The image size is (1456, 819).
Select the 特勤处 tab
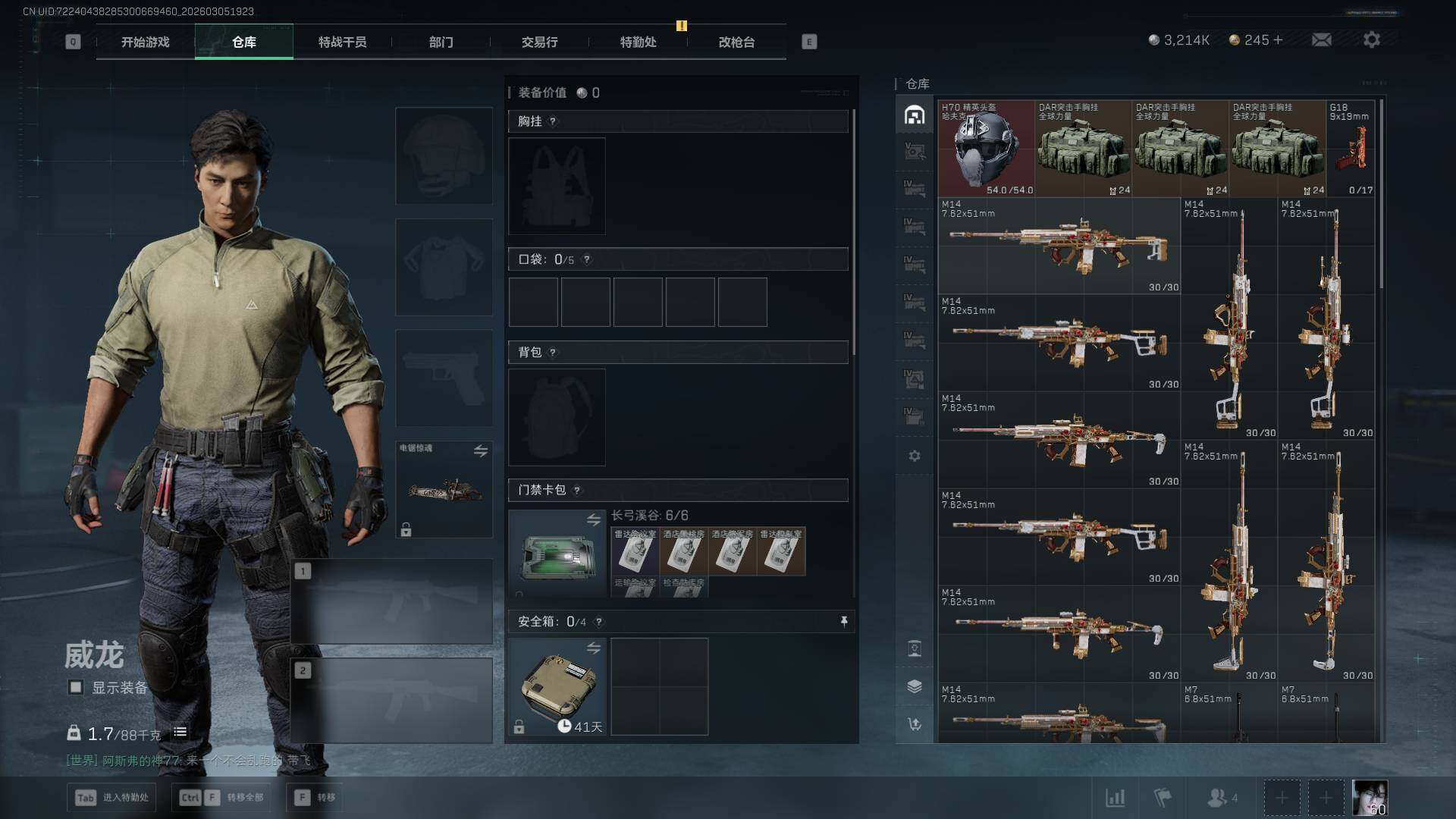[638, 42]
